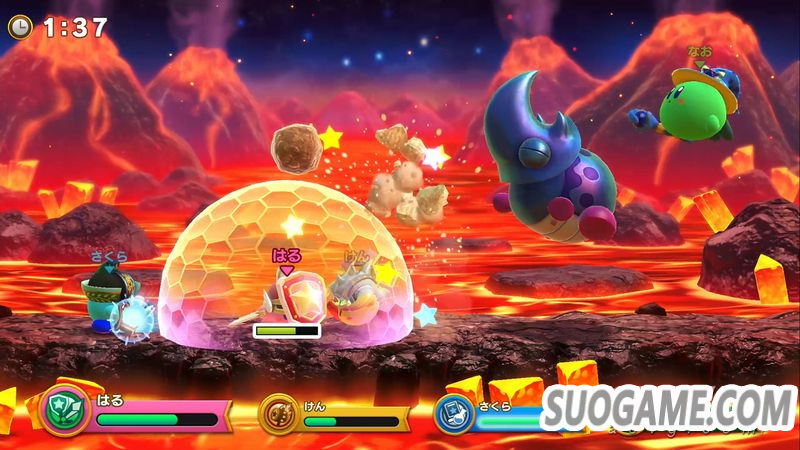This screenshot has width=800, height=450.
Task: Choose さくら's blue role icon
Action: pos(453,413)
